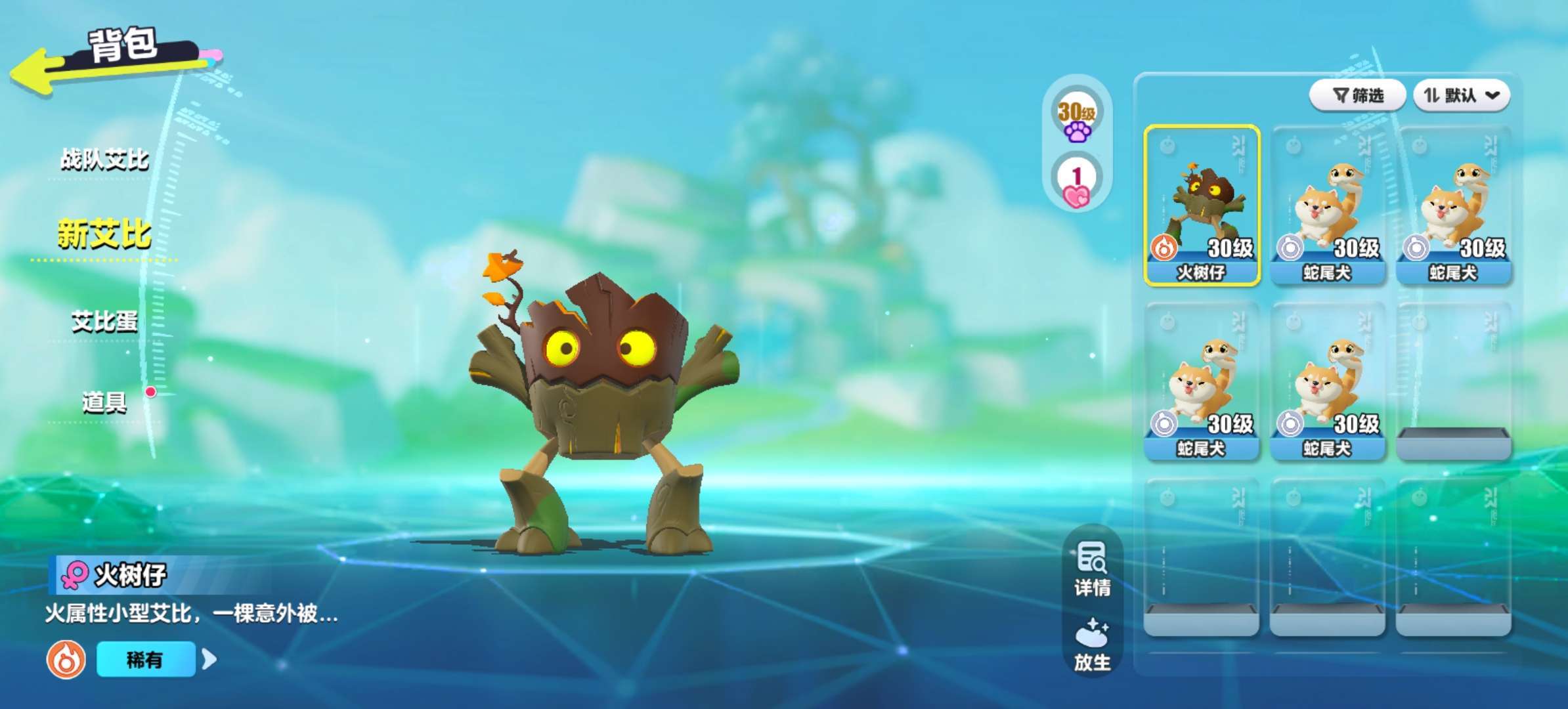Open the 艾比蛋 tab
Screen dimensions: 1568x709
(105, 322)
